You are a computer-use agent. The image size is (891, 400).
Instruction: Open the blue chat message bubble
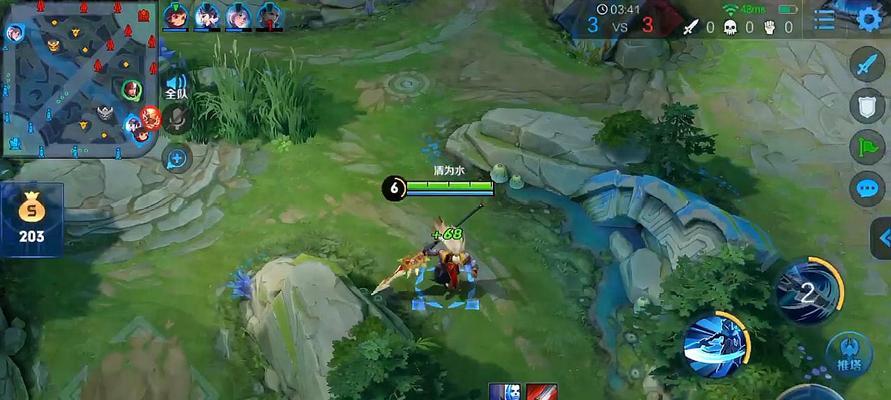866,188
